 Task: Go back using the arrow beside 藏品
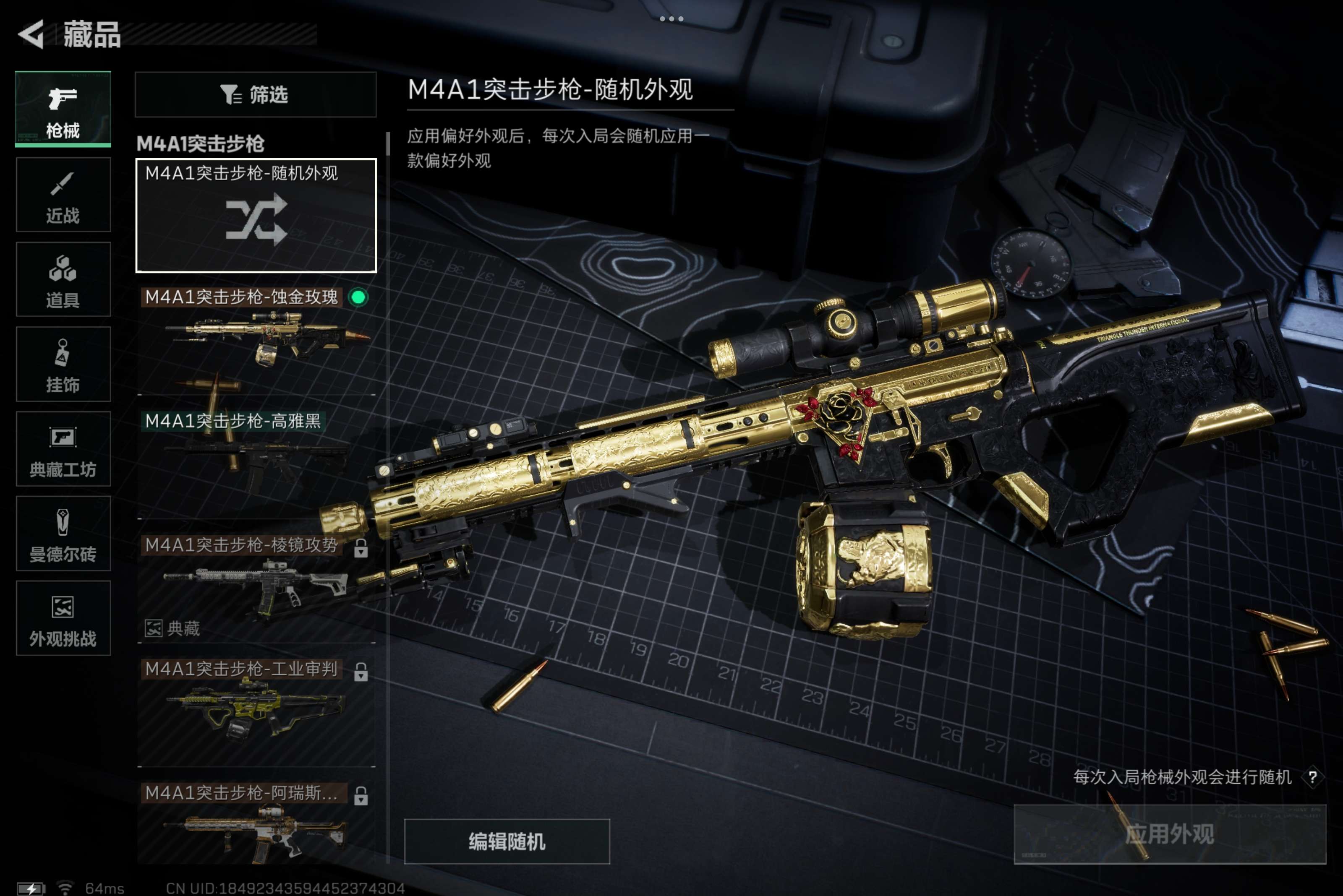(x=32, y=34)
